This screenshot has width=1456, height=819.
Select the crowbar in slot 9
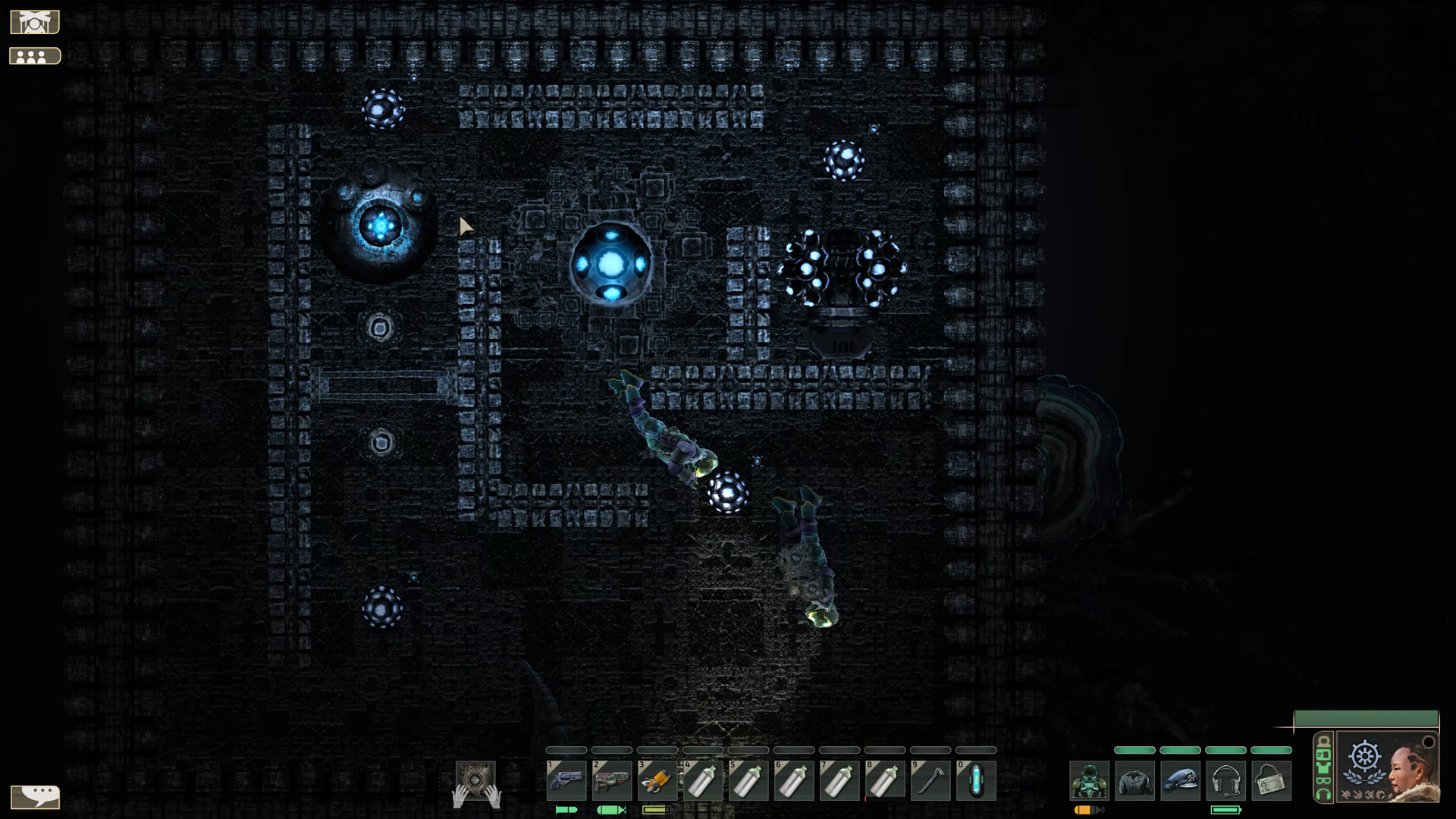pos(930,780)
